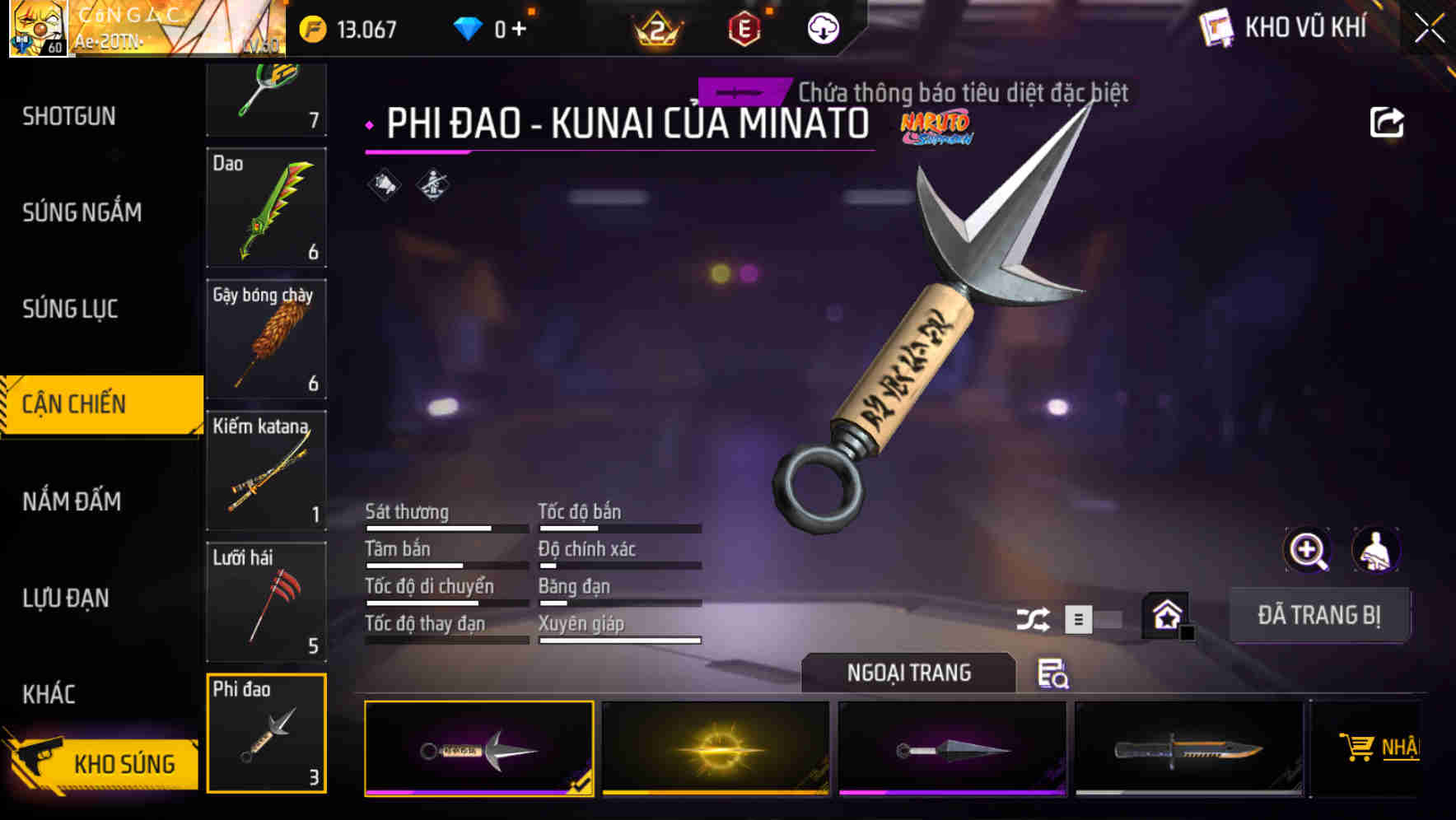
Task: Open the rank crown badge at the top
Action: (x=655, y=30)
